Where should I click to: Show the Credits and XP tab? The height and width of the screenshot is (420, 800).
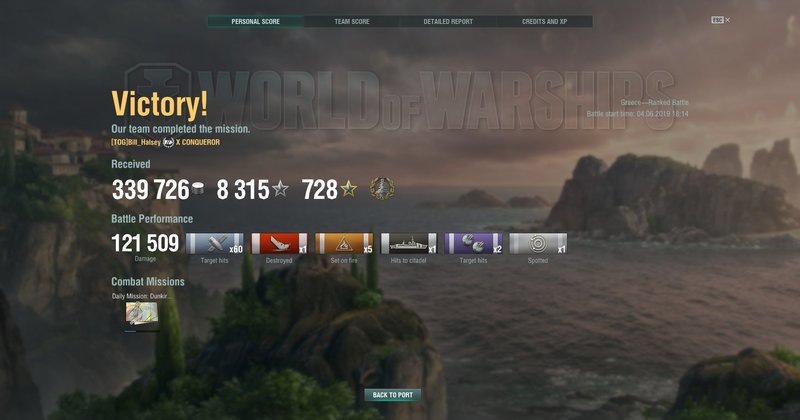tap(544, 21)
